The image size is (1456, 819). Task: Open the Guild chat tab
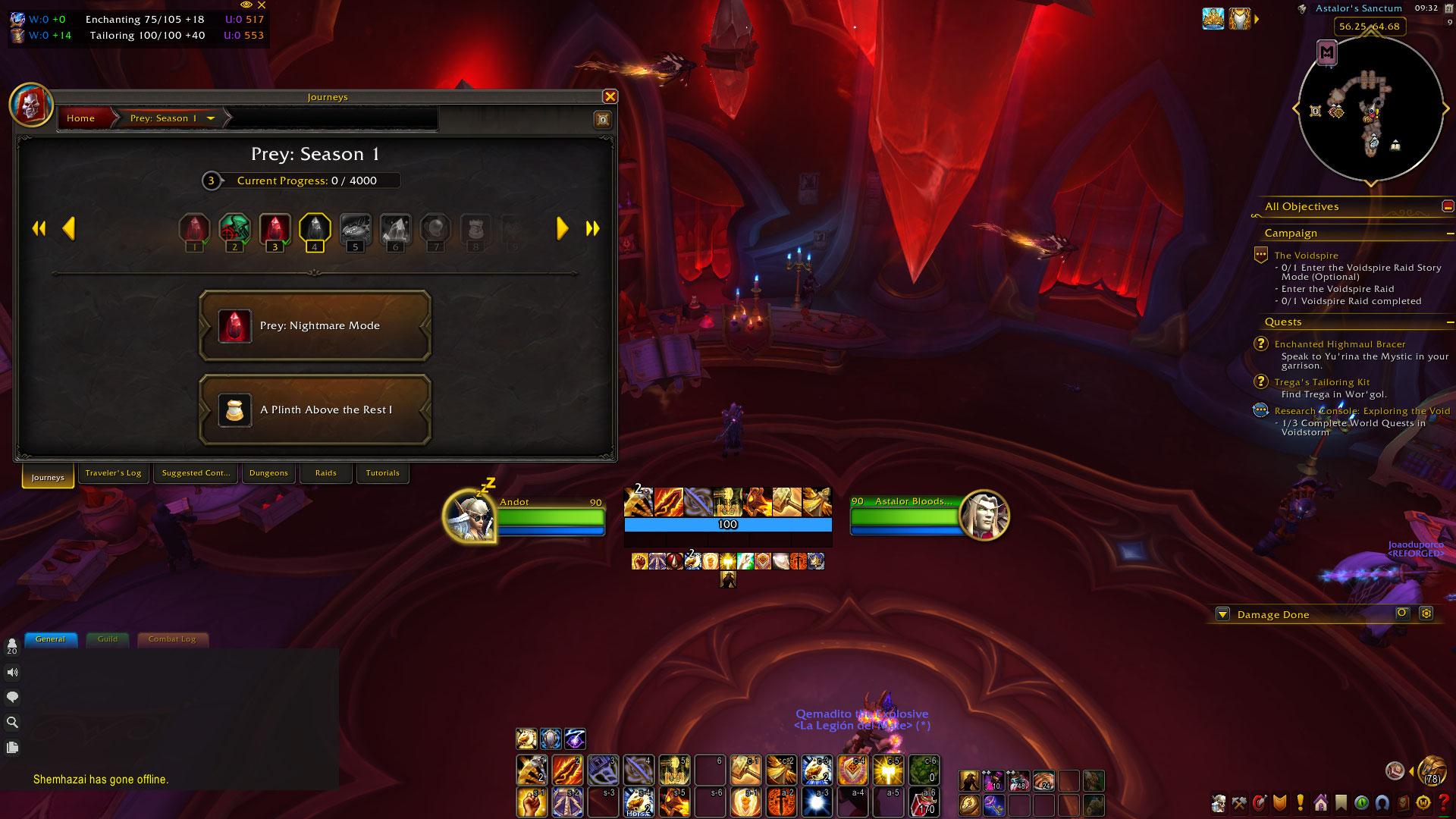click(x=108, y=639)
